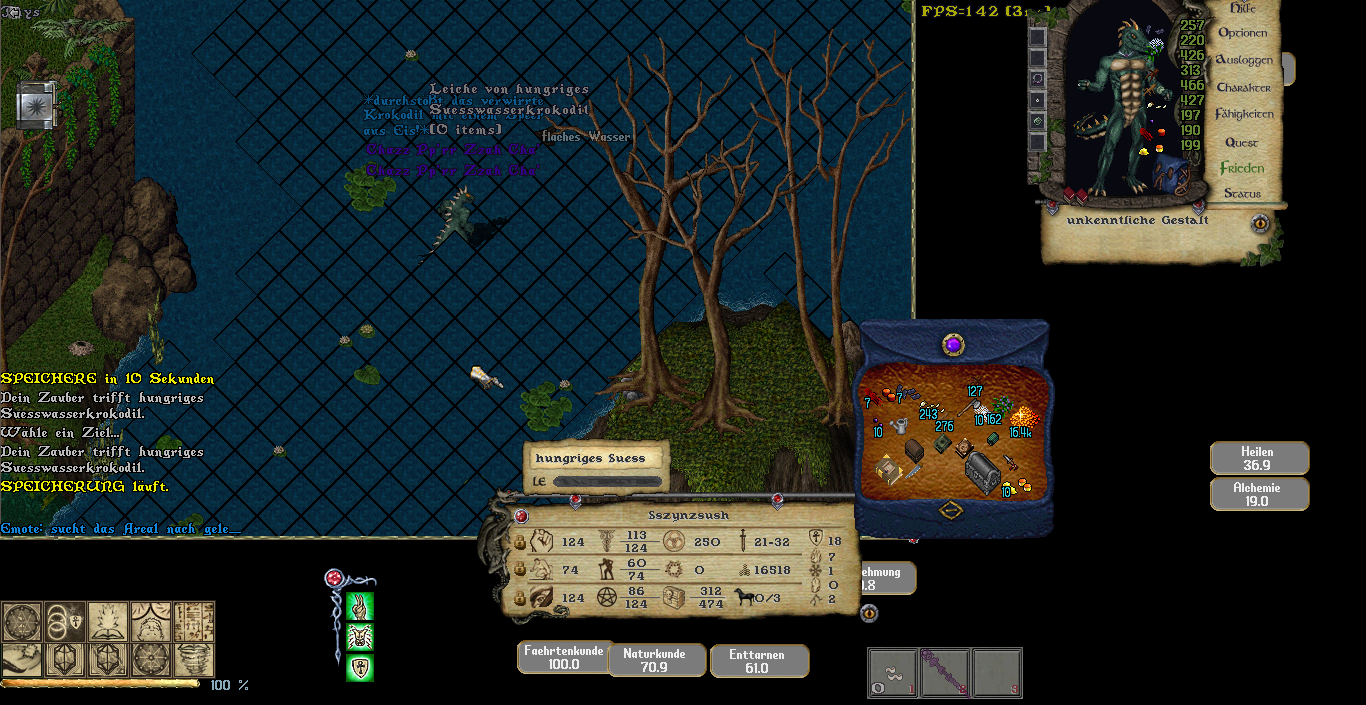Click the Naturkunde skill button
The height and width of the screenshot is (705, 1366).
tap(655, 660)
